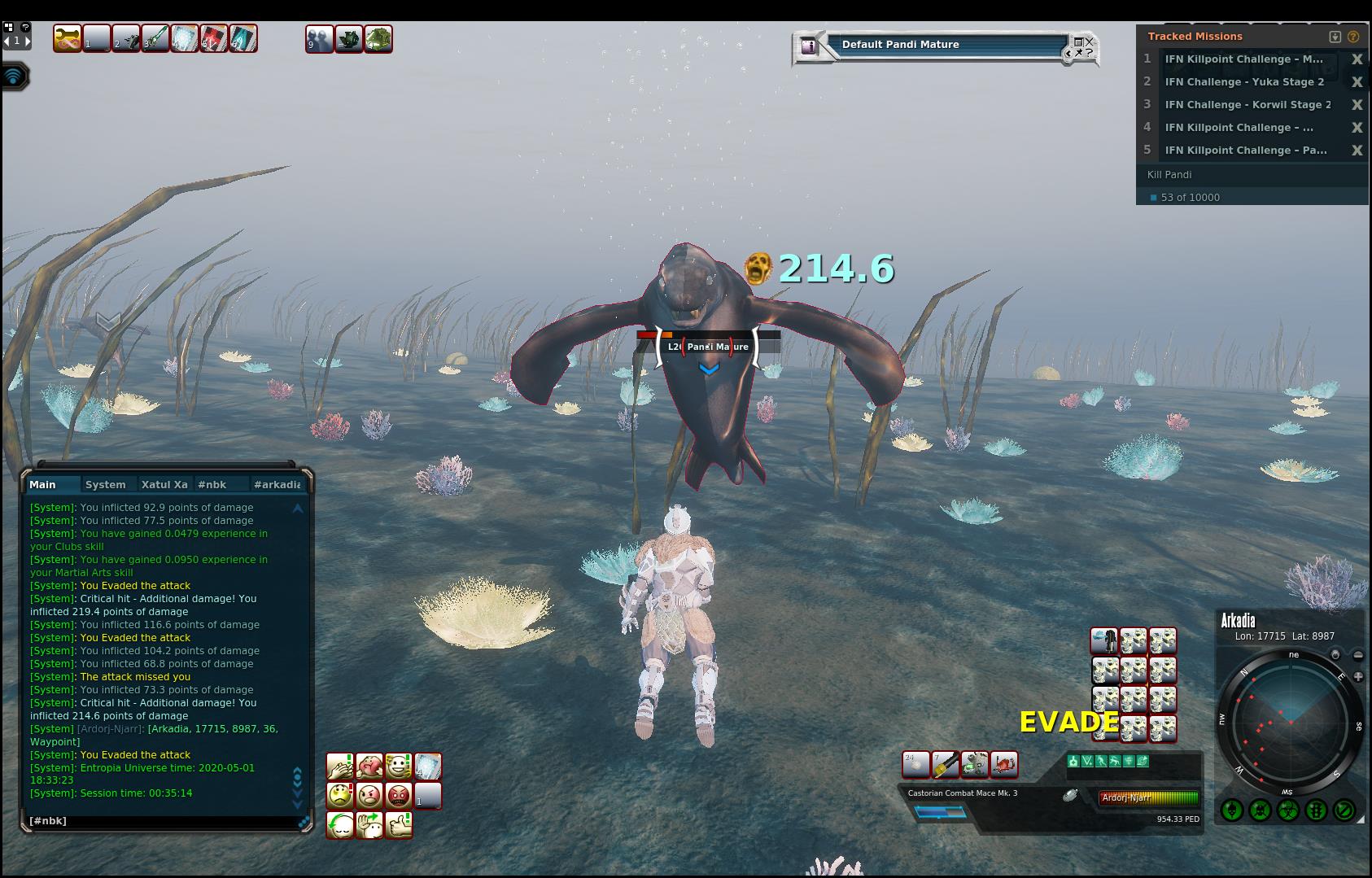Viewport: 1372px width, 878px height.
Task: Open Default Pandi Mature info icon
Action: [809, 46]
